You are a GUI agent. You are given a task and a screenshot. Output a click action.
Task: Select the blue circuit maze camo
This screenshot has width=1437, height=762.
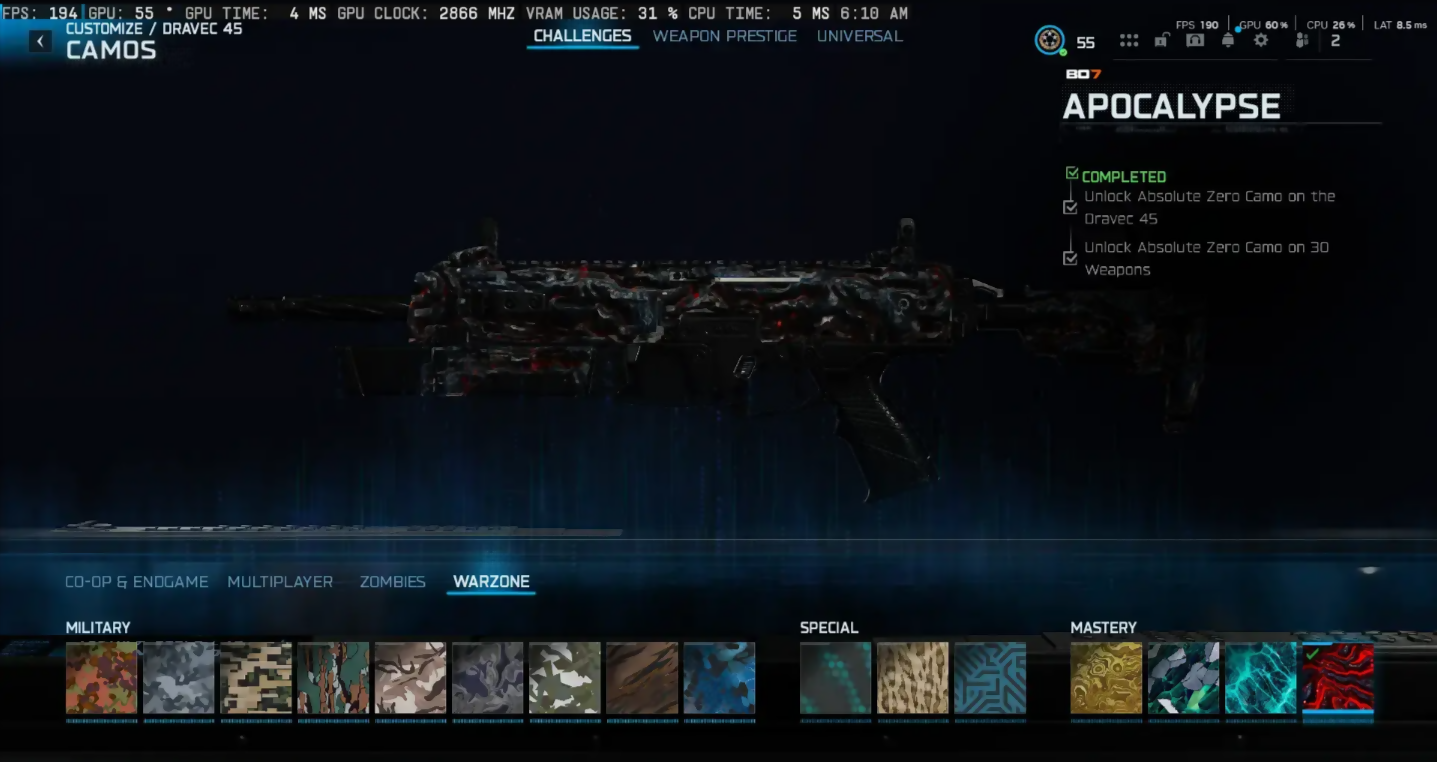[990, 678]
